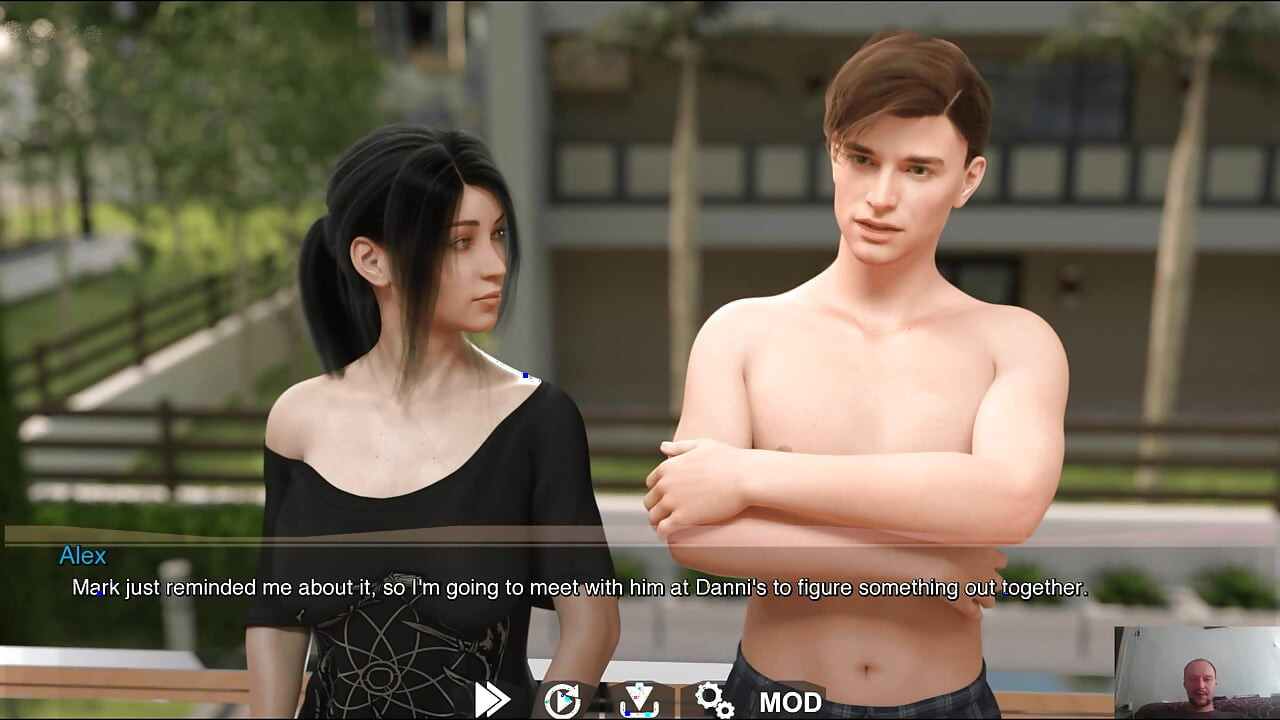Toggle the auto-play circular arrow icon

coord(562,700)
